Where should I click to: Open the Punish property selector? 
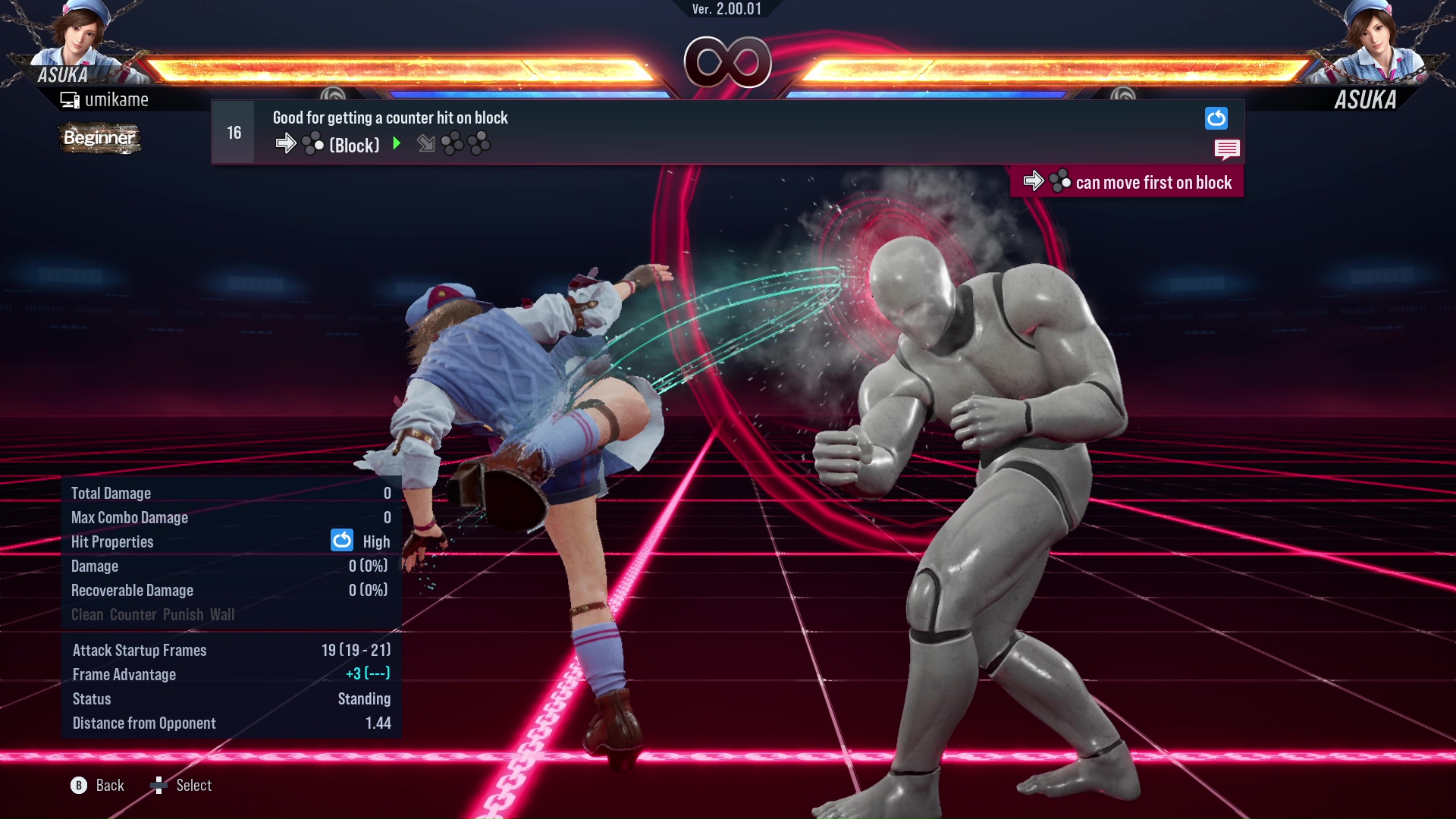click(x=182, y=615)
